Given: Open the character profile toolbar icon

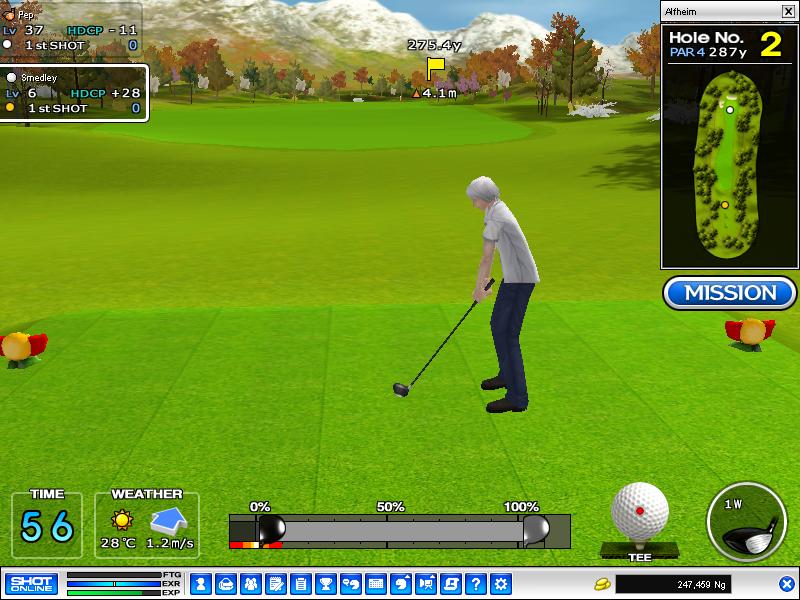Looking at the screenshot, I should pyautogui.click(x=200, y=583).
